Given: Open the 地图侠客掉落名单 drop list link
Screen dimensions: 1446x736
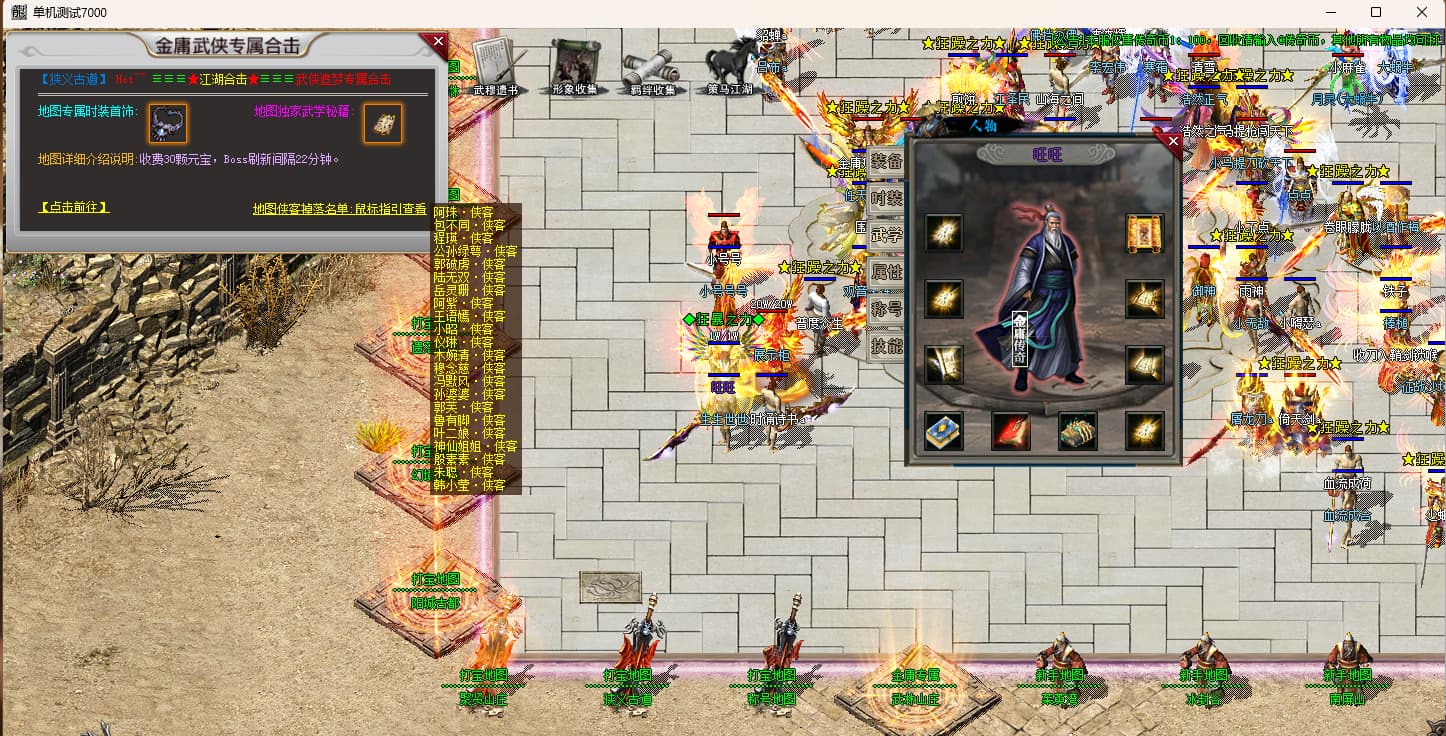Looking at the screenshot, I should pos(339,209).
